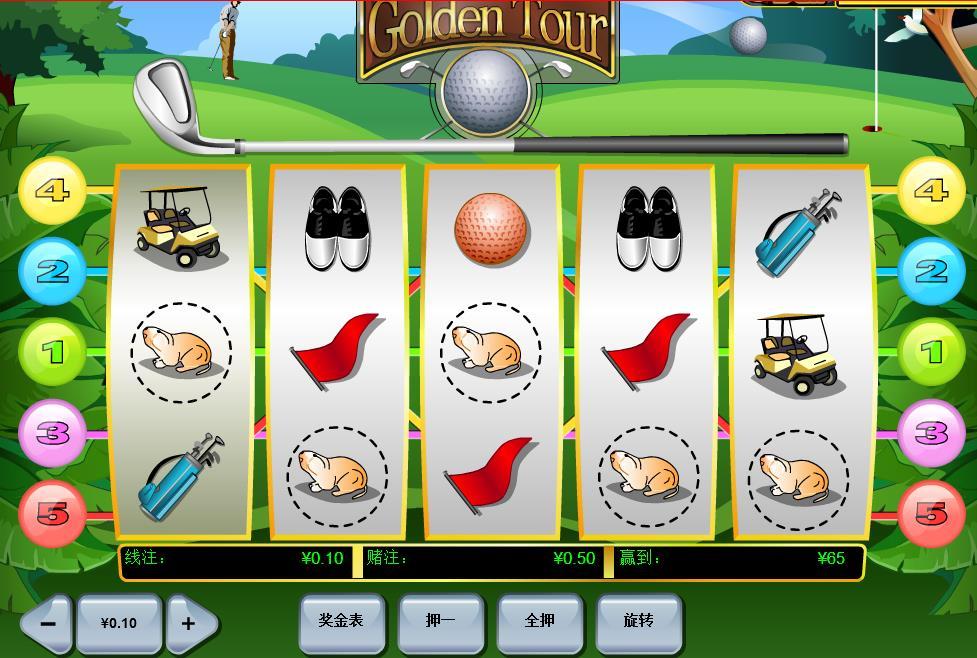Spin the reels with the 旋转 button
Image resolution: width=977 pixels, height=658 pixels.
tap(638, 621)
